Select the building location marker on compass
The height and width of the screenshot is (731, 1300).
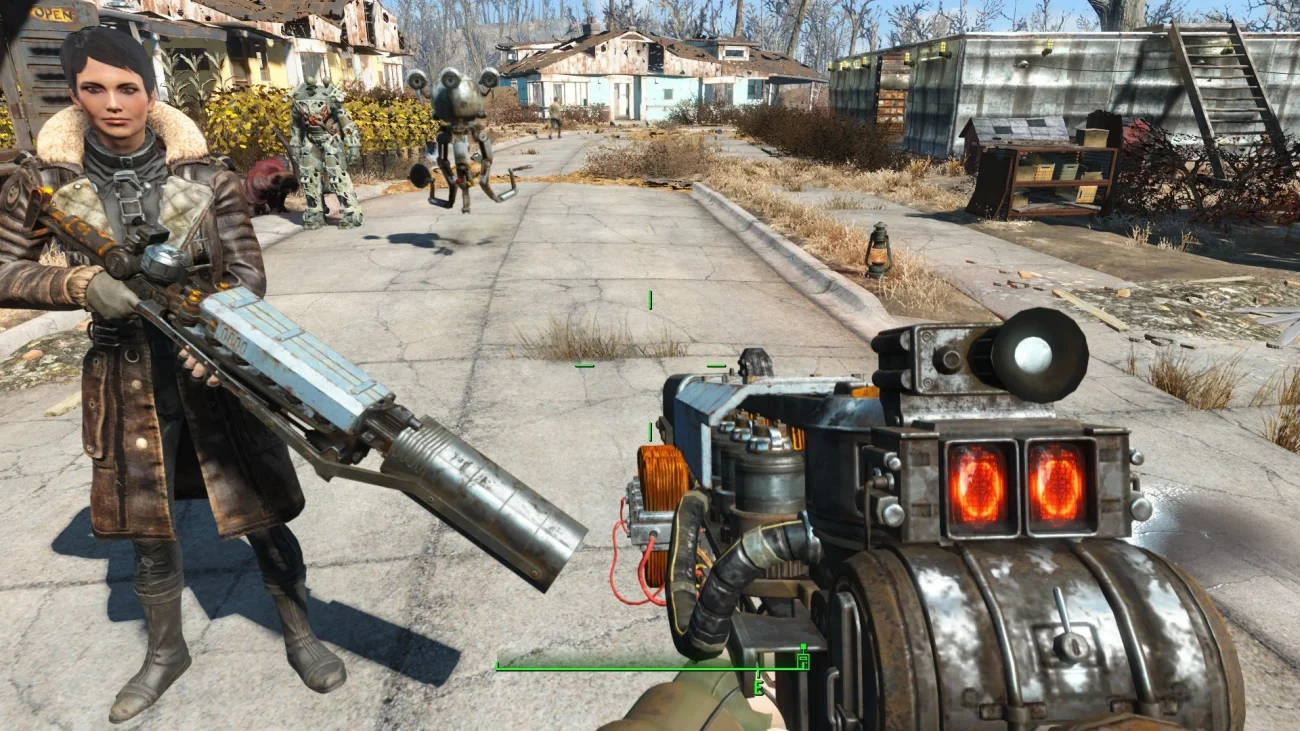pyautogui.click(x=802, y=658)
